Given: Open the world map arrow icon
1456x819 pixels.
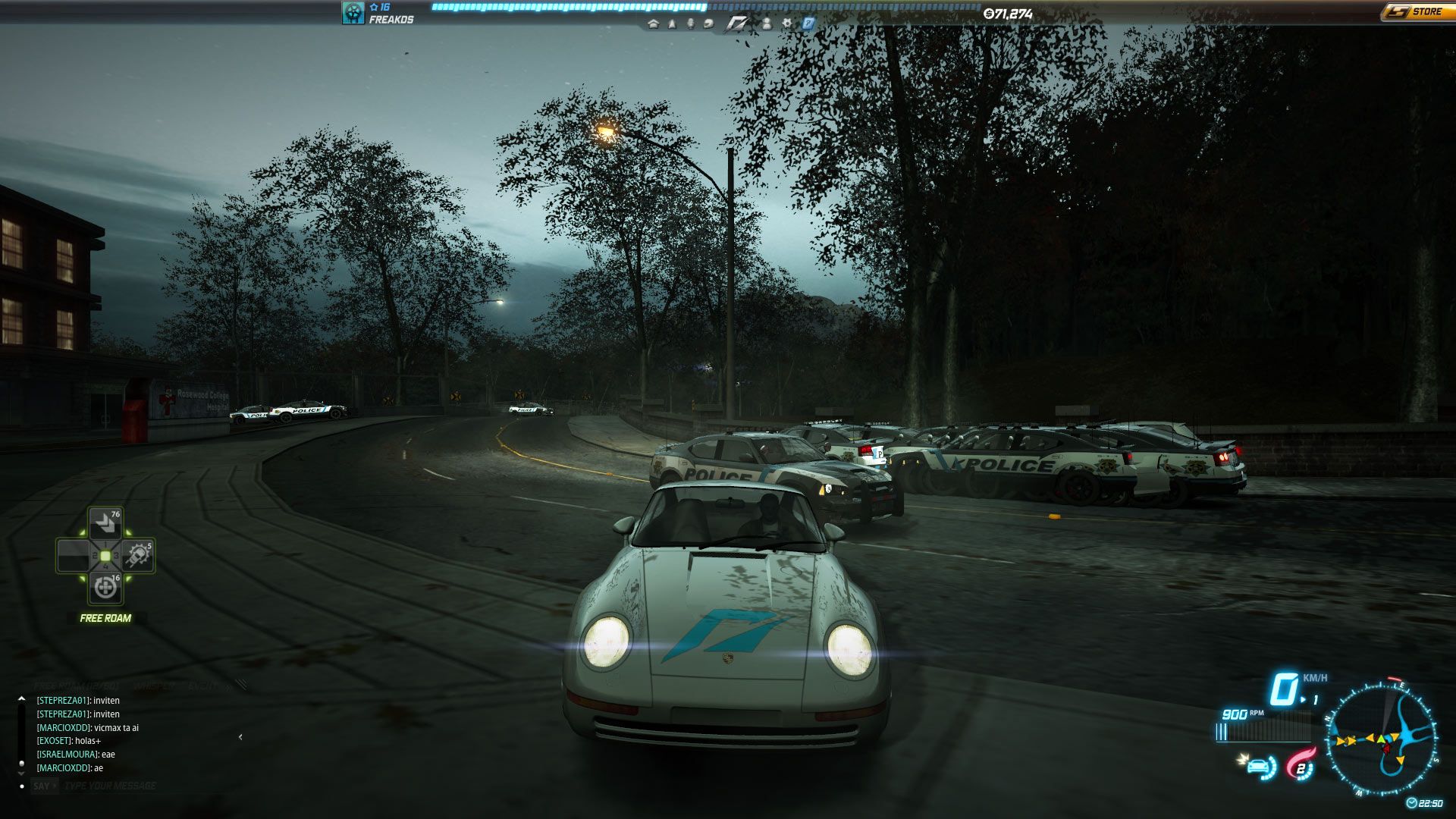Looking at the screenshot, I should tap(672, 24).
